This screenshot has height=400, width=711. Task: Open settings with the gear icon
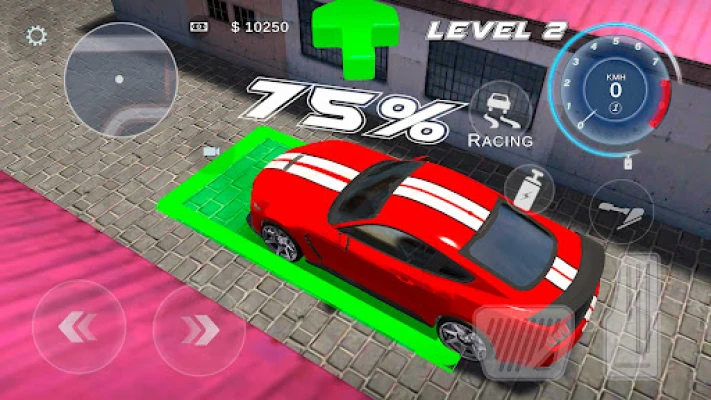[x=37, y=37]
